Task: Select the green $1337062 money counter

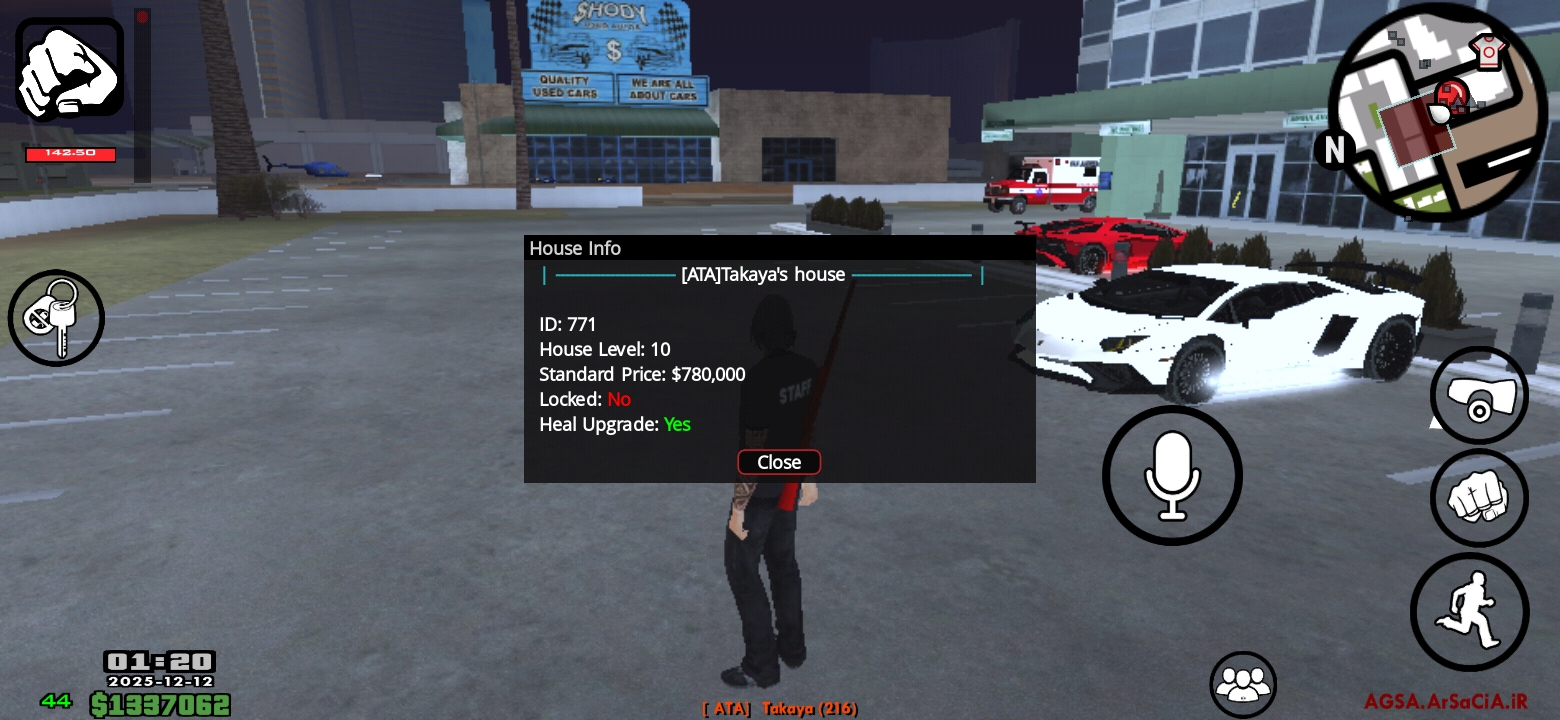Action: pyautogui.click(x=160, y=704)
